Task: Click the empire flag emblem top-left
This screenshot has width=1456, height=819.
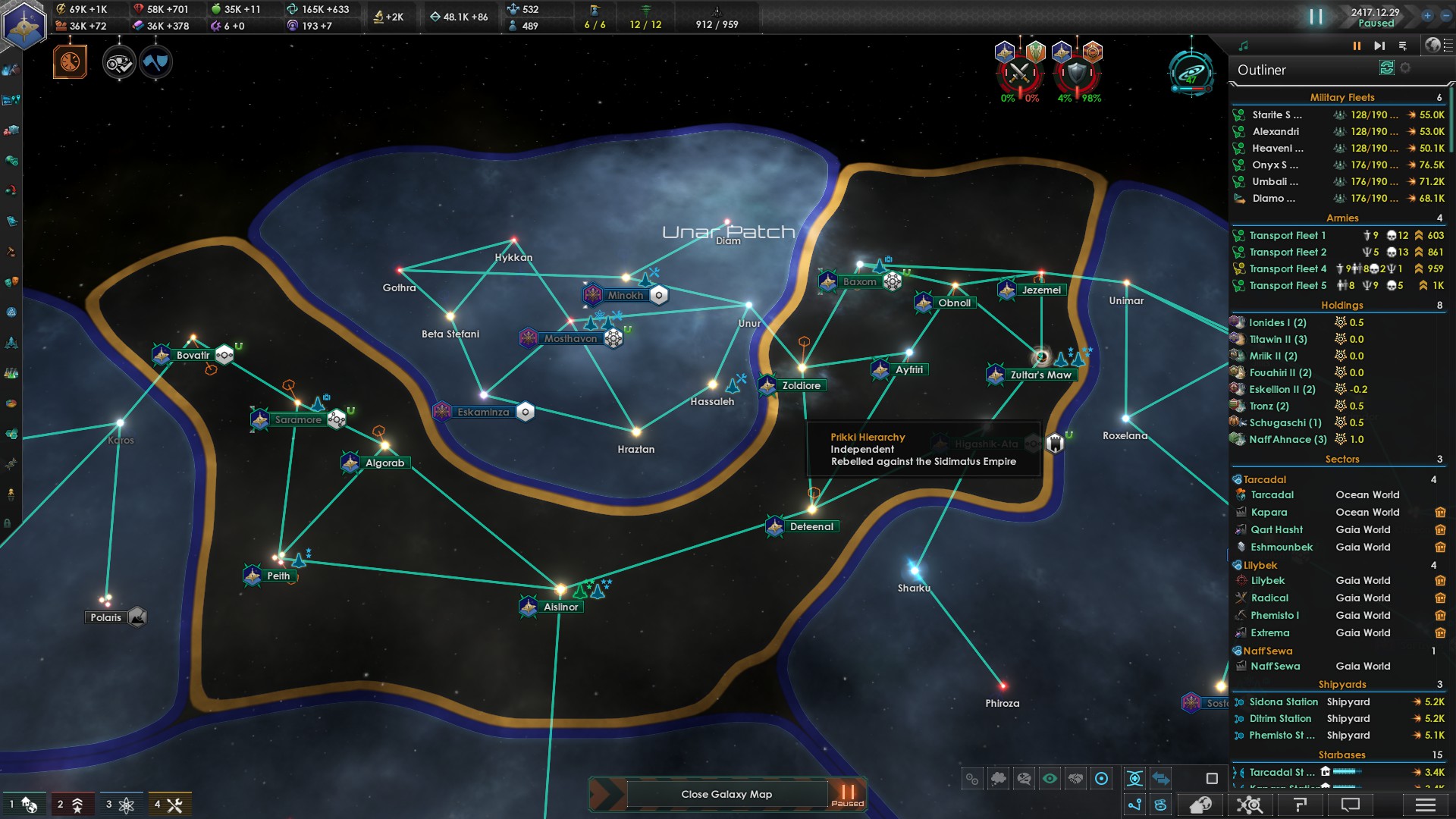Action: click(25, 21)
